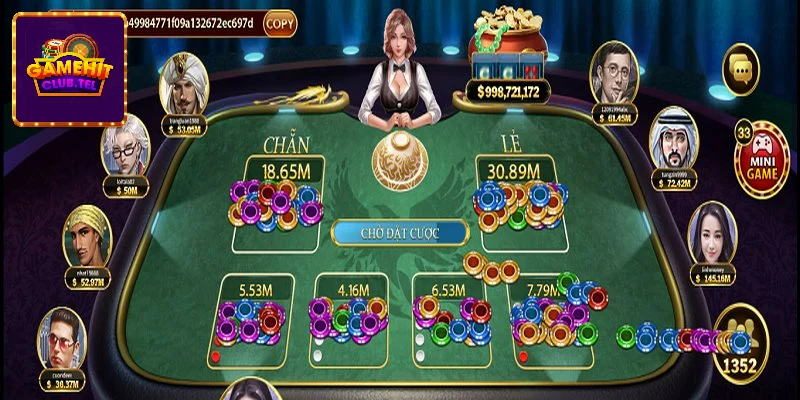This screenshot has width=800, height=400.
Task: Choose the 7.79M betting box
Action: [x=550, y=315]
